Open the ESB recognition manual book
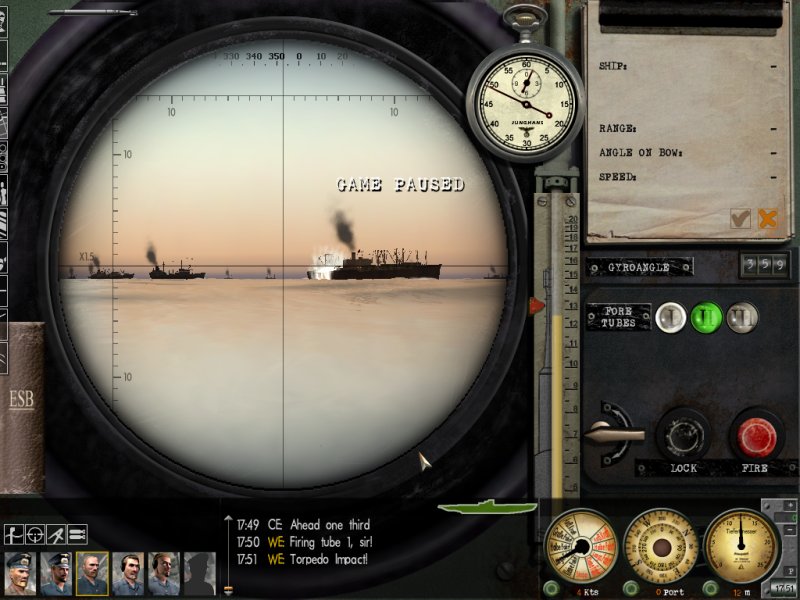This screenshot has height=600, width=800. (x=22, y=400)
